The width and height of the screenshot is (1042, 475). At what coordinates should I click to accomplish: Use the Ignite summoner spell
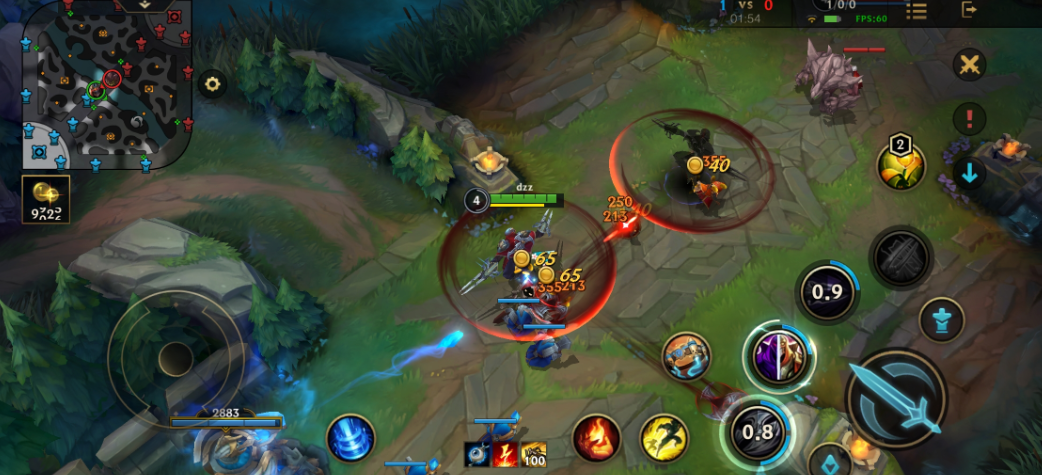tap(596, 438)
